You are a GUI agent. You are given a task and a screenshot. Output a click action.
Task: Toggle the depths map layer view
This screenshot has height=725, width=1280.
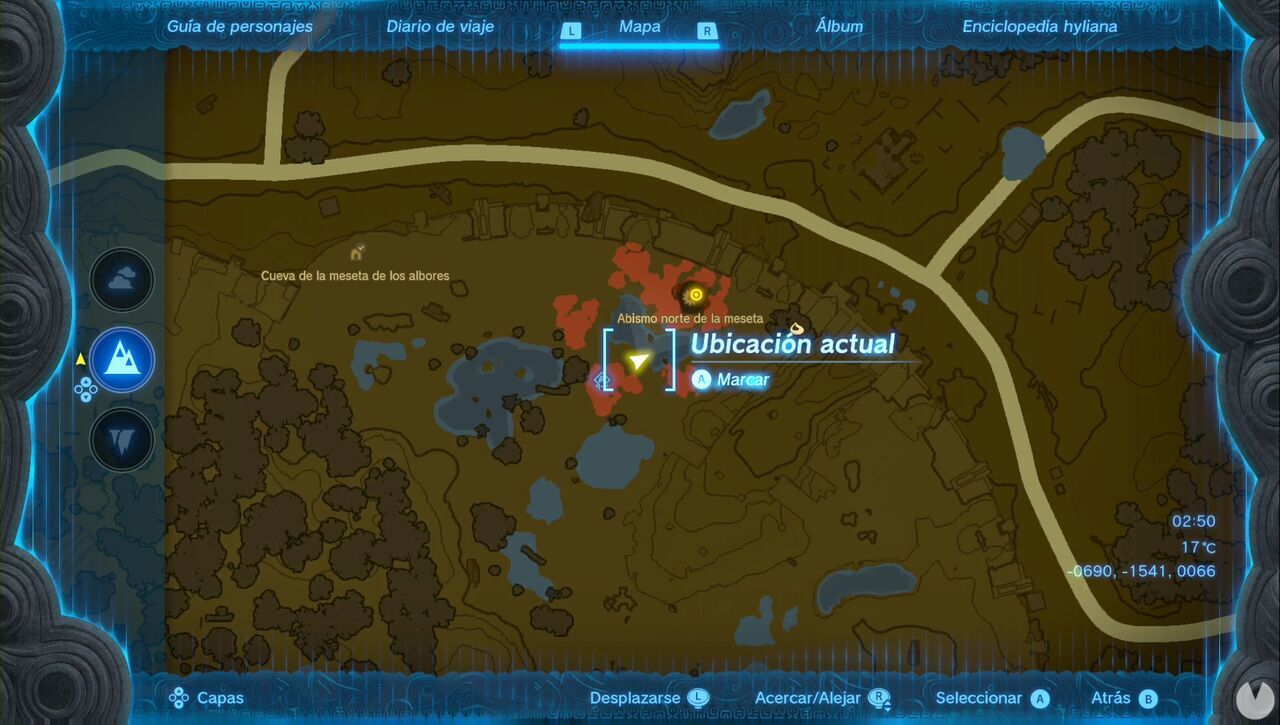(120, 437)
